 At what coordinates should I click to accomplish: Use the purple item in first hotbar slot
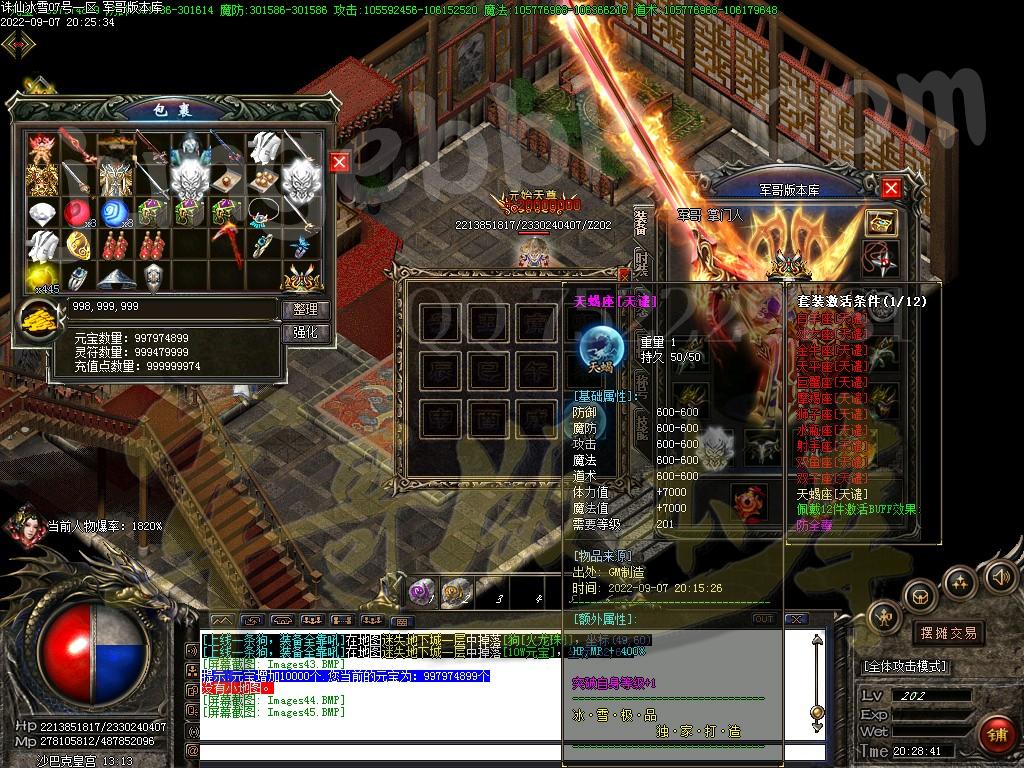[x=422, y=592]
